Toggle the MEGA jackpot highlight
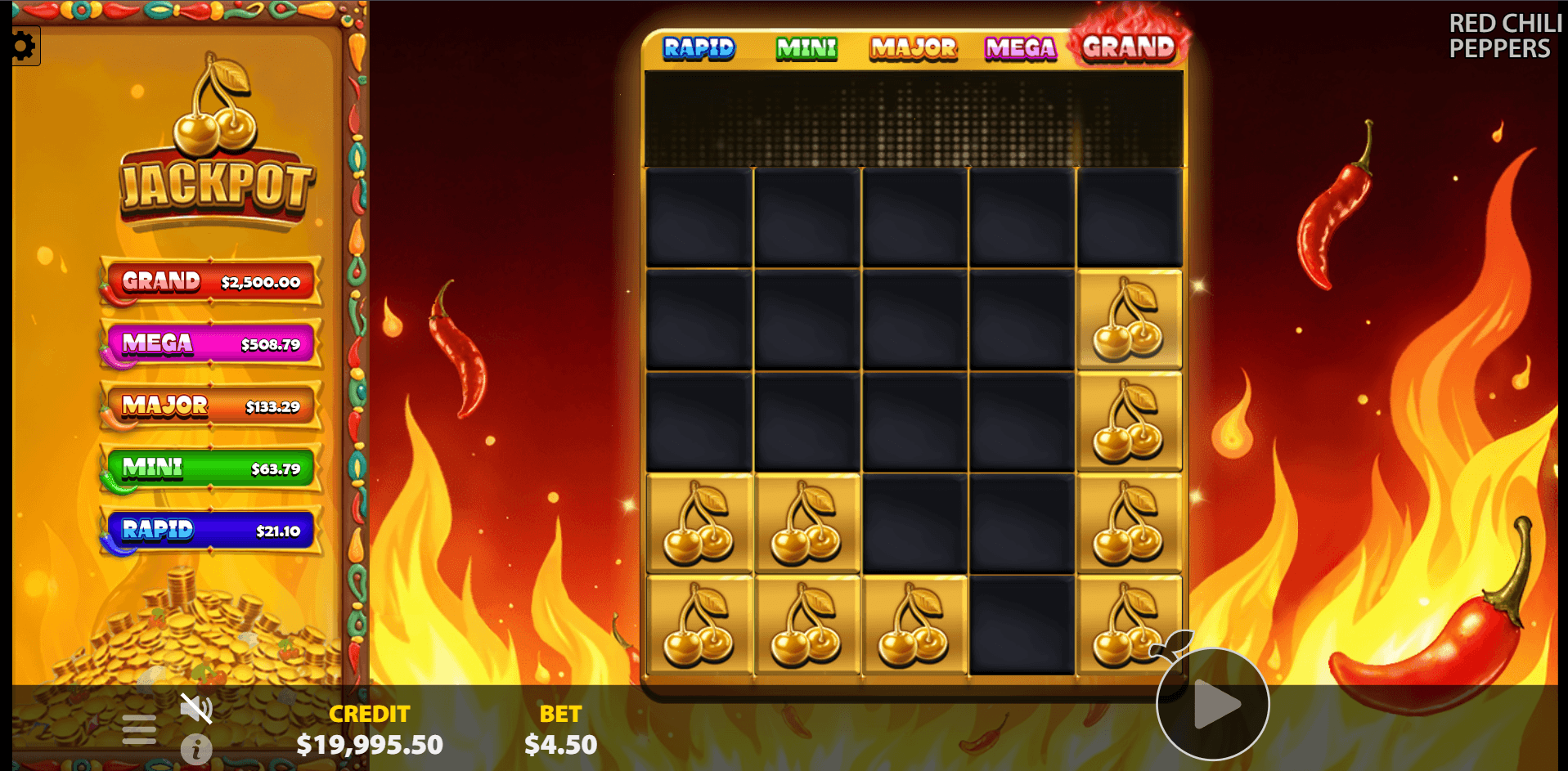The image size is (1568, 771). click(x=209, y=343)
